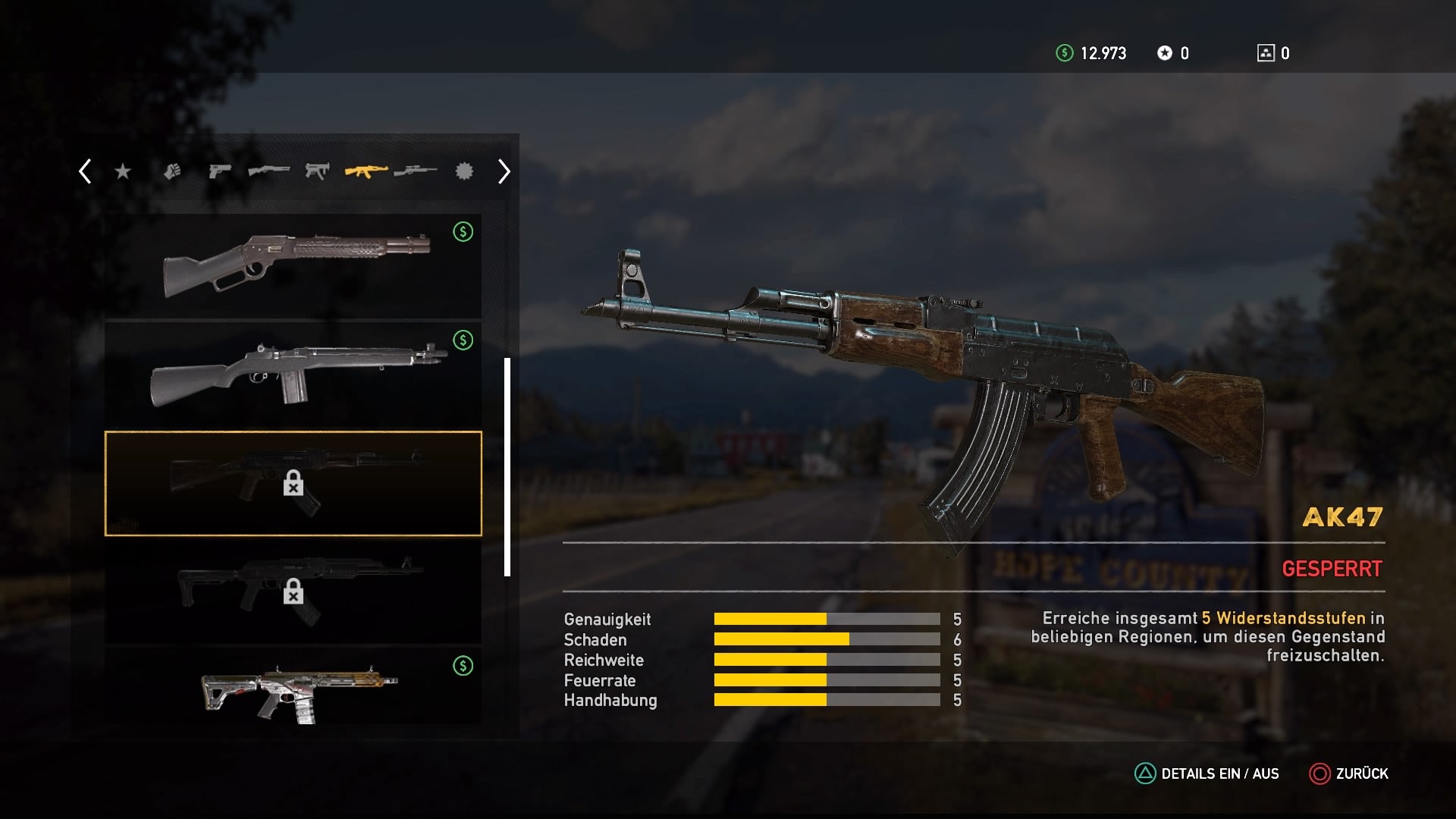Open the melee weapons category
The width and height of the screenshot is (1456, 819).
(173, 171)
